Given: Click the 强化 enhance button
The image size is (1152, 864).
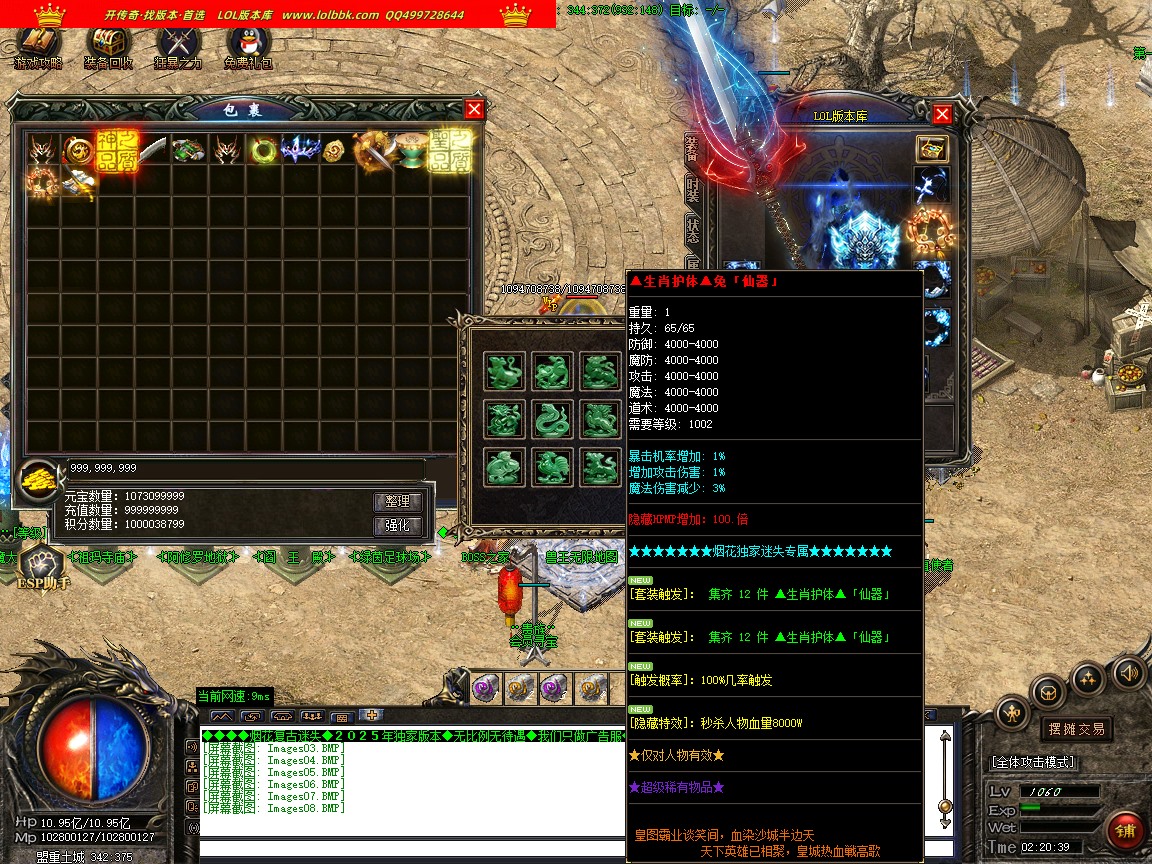Looking at the screenshot, I should [398, 526].
